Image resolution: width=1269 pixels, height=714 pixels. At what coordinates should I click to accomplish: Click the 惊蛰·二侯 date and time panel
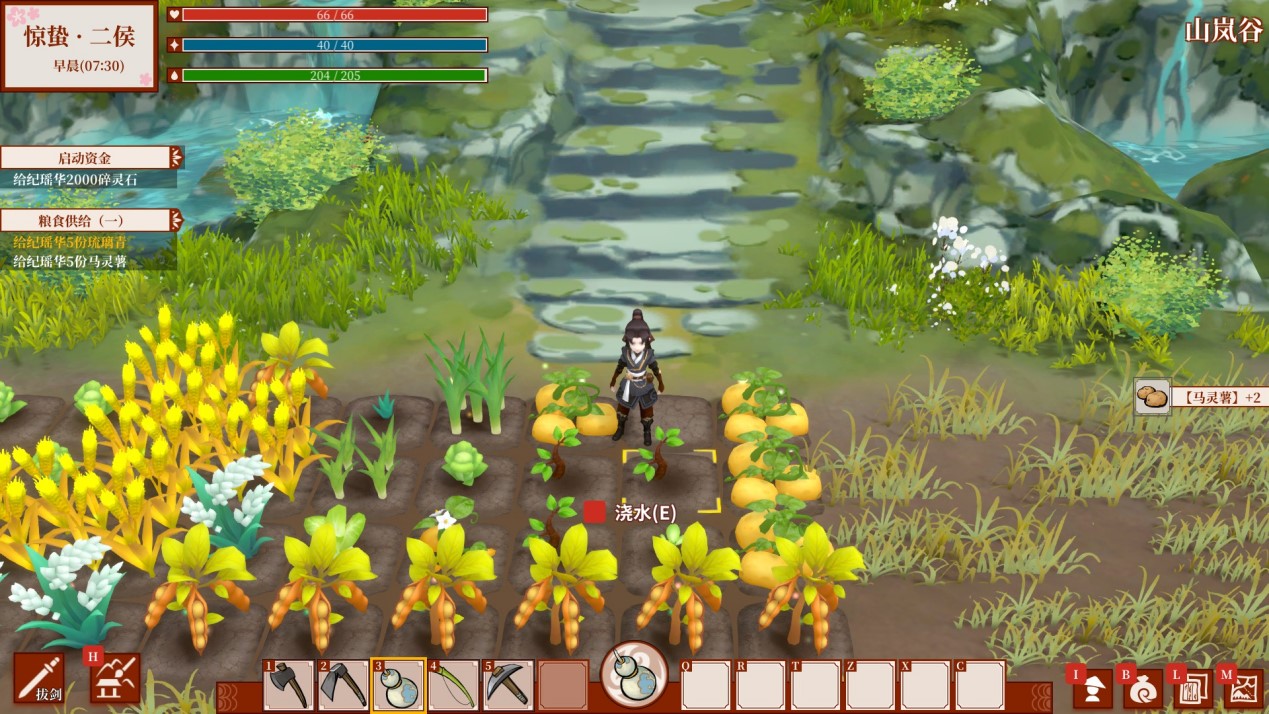pos(79,46)
